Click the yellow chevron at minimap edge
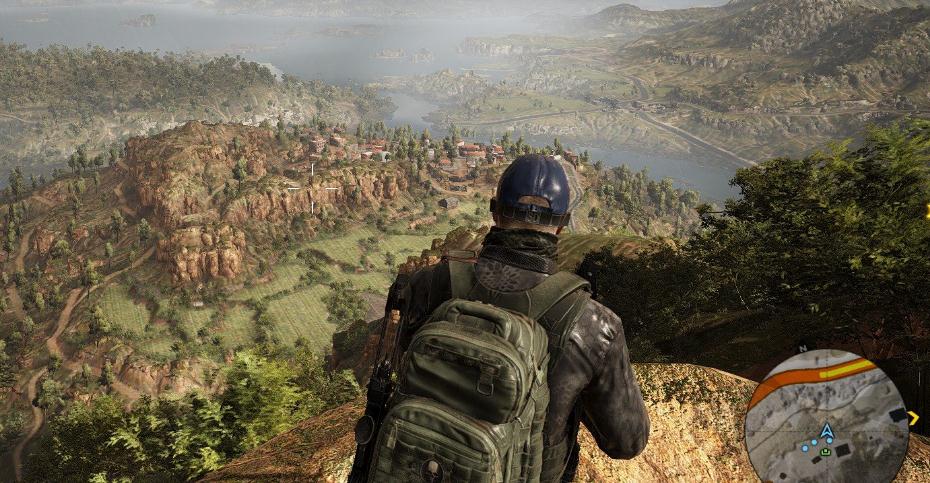The width and height of the screenshot is (930, 483). [913, 418]
